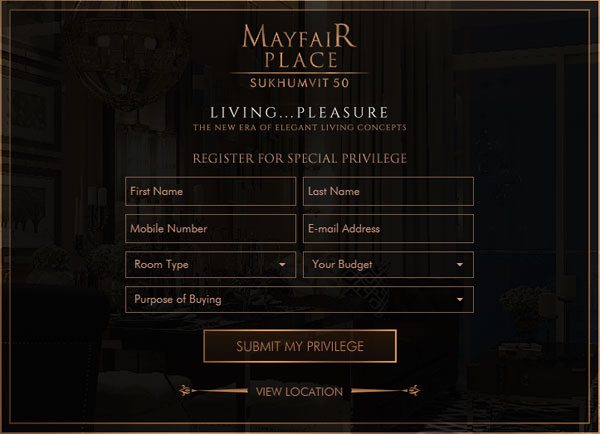Follow the View Location link
600x434 pixels.
pos(299,392)
